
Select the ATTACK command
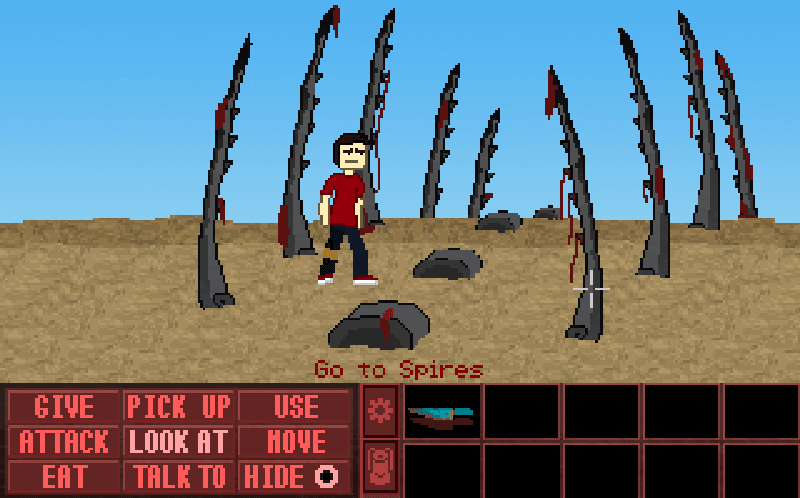point(64,441)
